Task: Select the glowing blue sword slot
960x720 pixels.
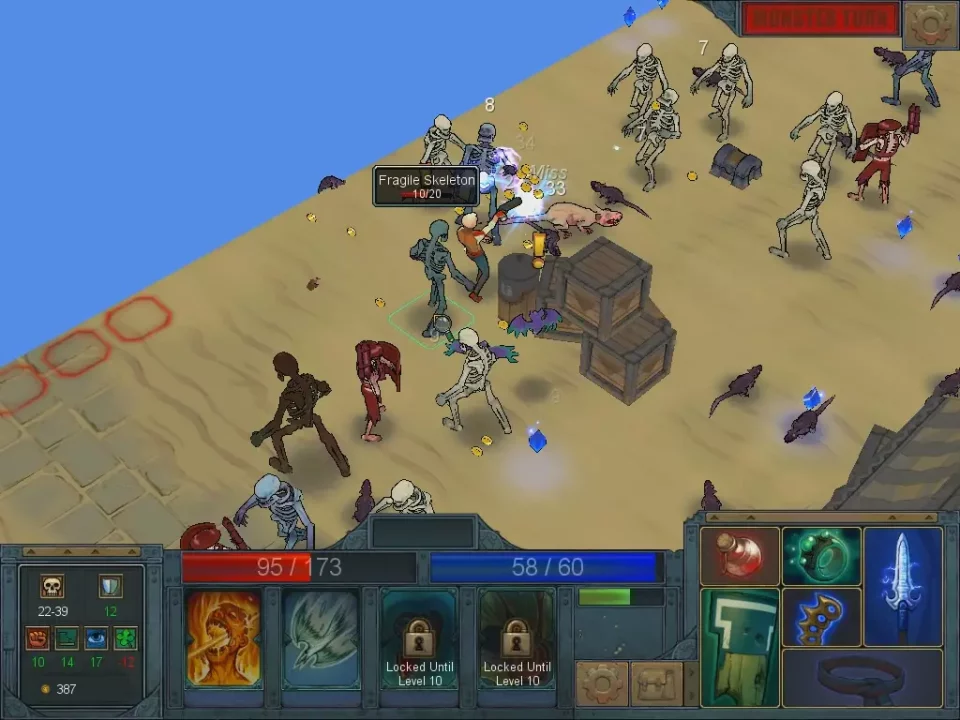Action: pos(902,585)
